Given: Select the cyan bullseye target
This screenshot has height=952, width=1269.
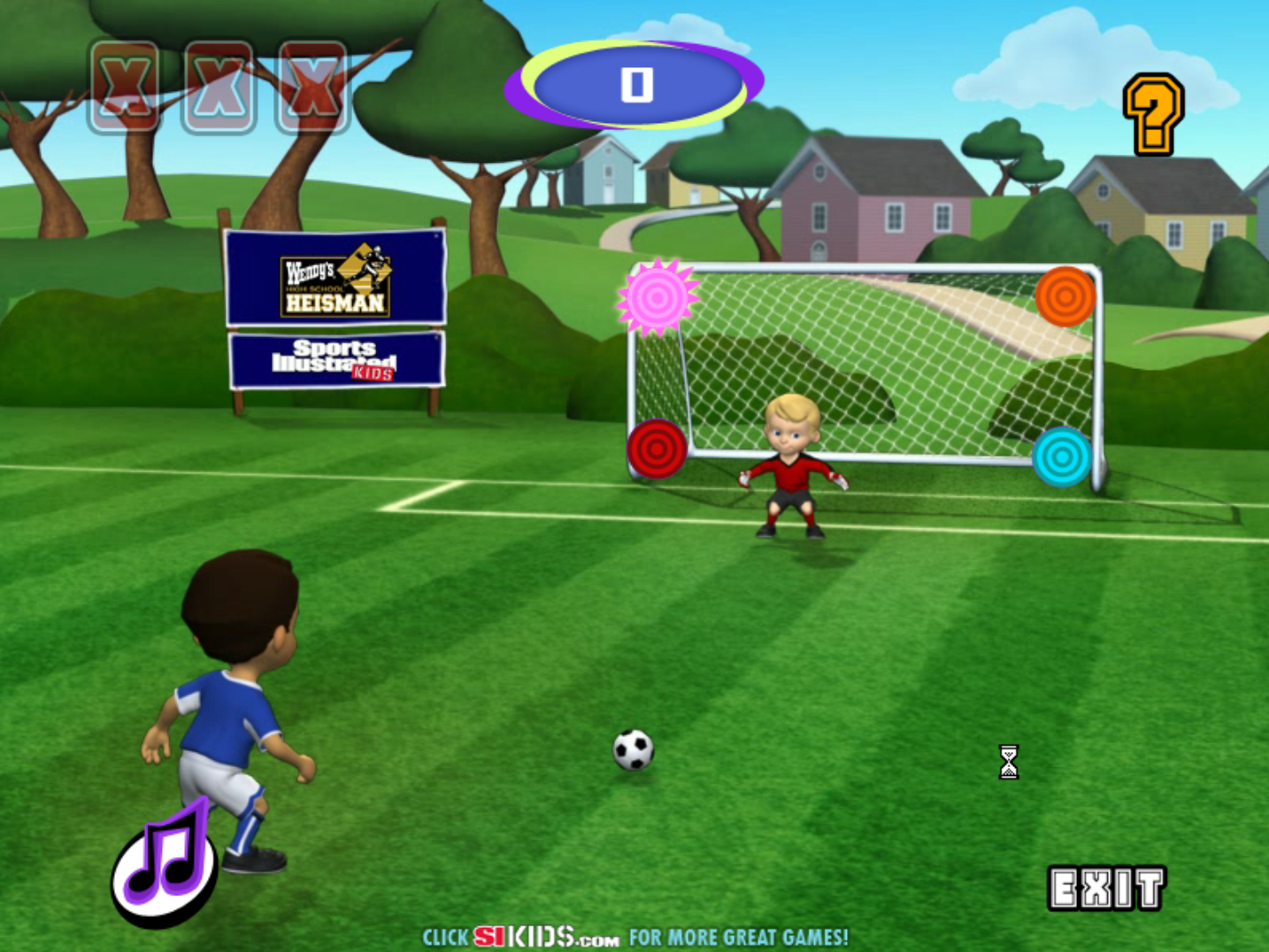Looking at the screenshot, I should 1062,456.
